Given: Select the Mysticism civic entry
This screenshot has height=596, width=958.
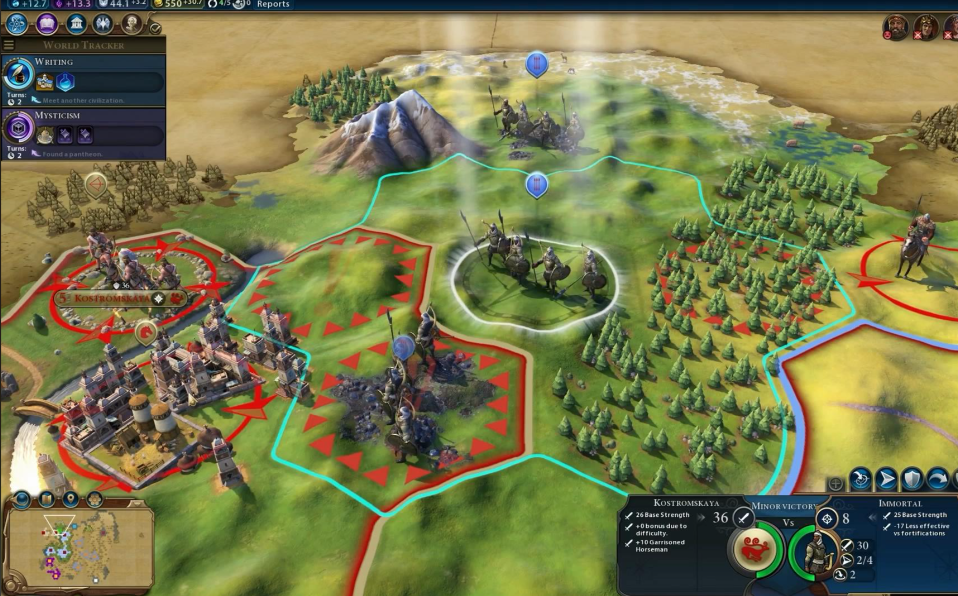Looking at the screenshot, I should pyautogui.click(x=83, y=130).
